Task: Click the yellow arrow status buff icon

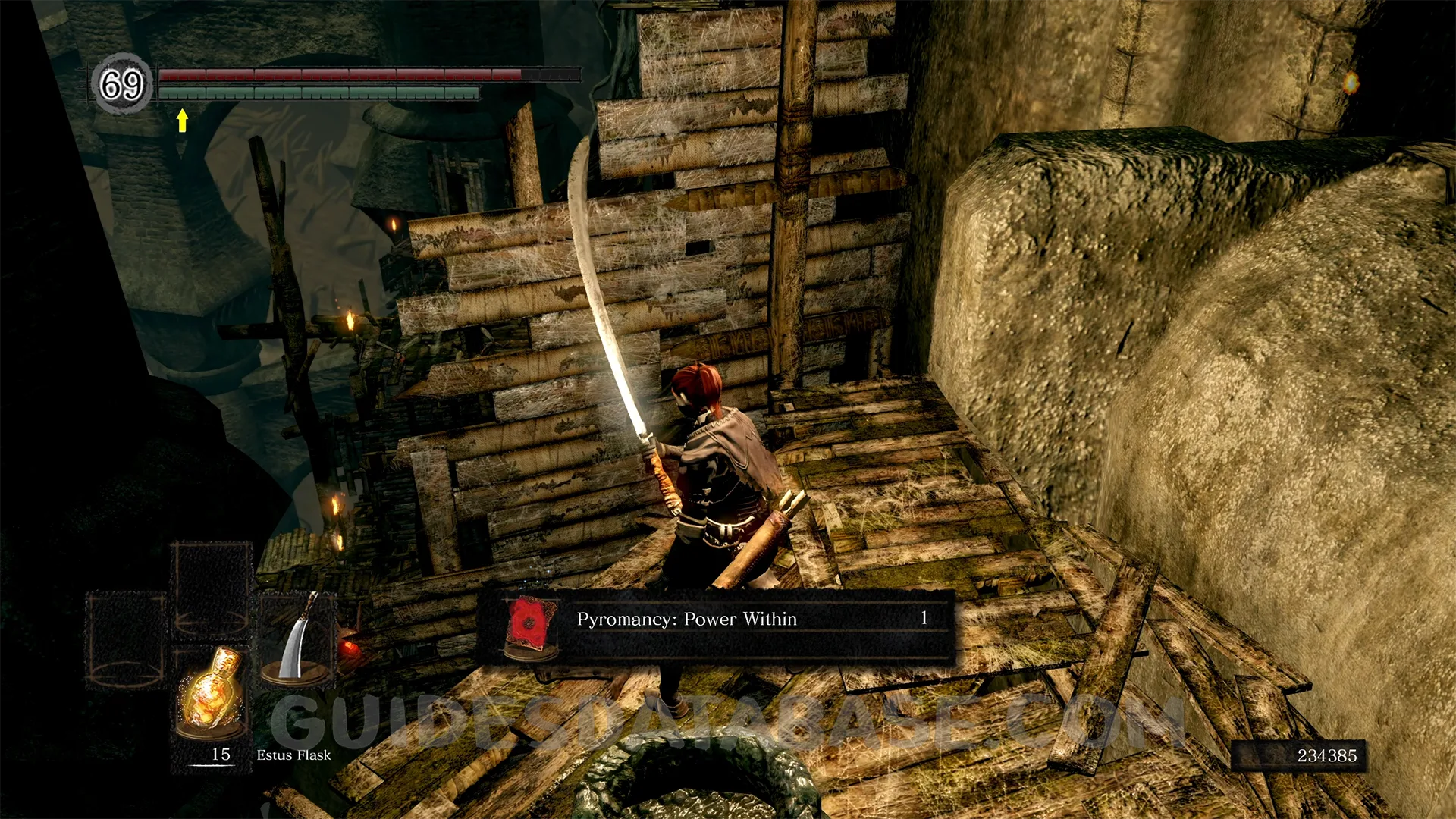Action: point(182,120)
